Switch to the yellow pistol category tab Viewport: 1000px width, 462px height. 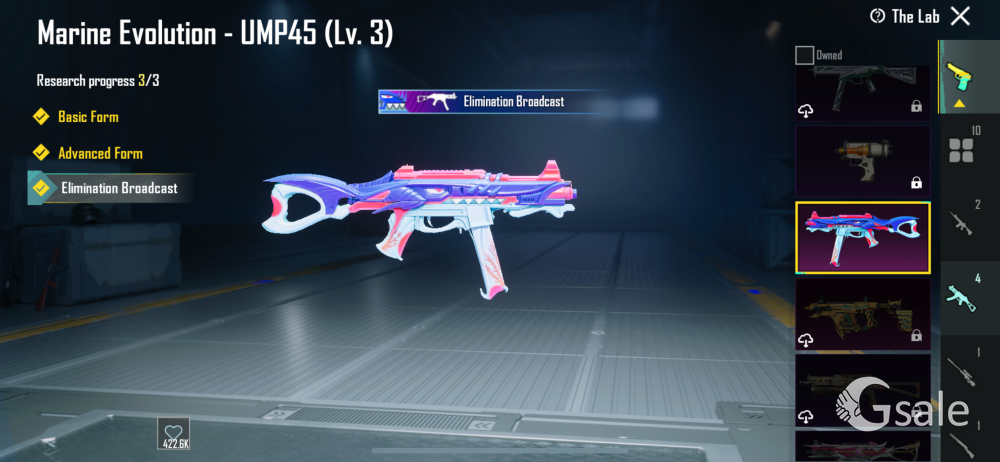(962, 78)
